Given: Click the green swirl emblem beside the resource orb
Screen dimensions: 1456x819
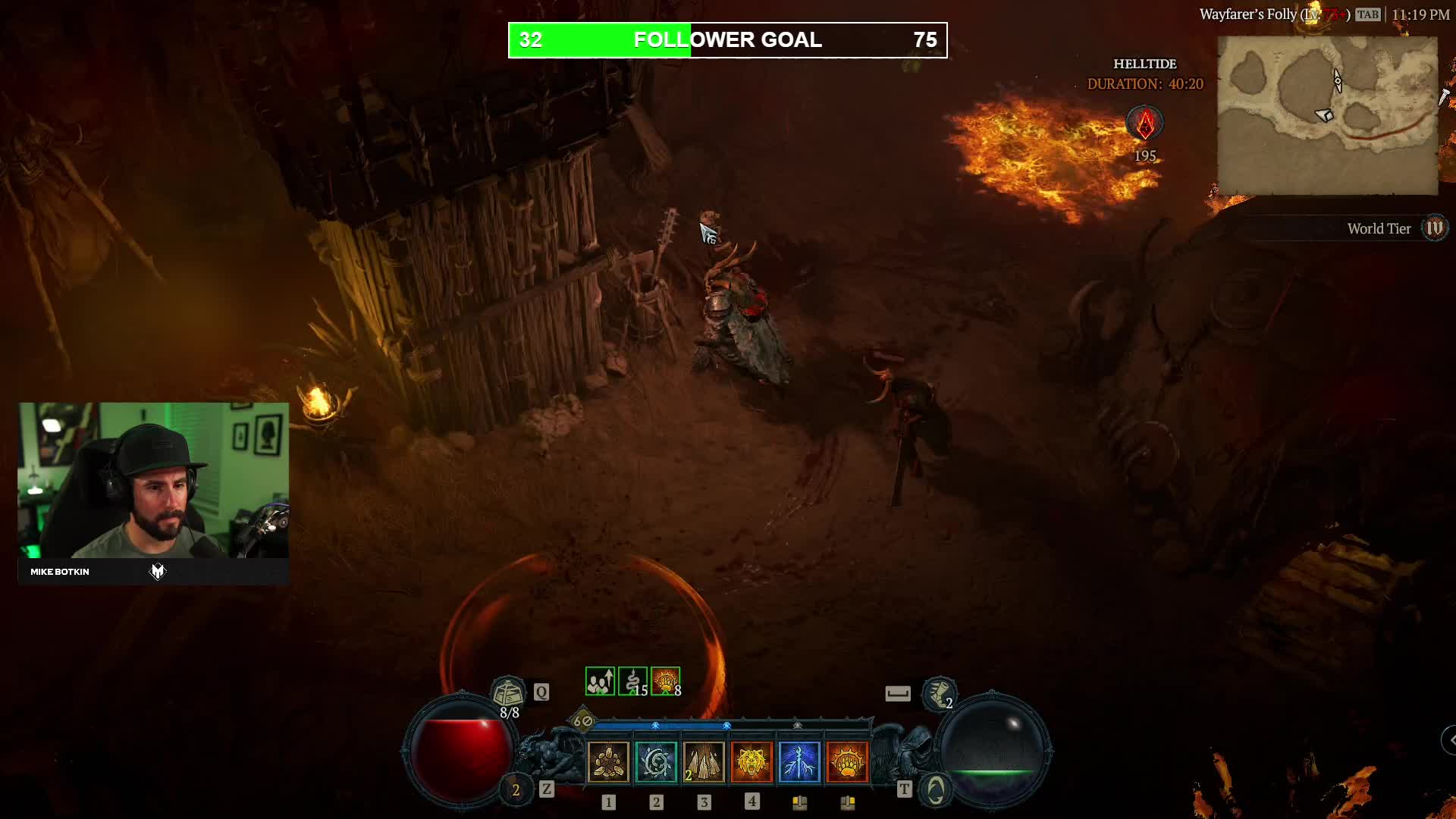Looking at the screenshot, I should [x=936, y=790].
